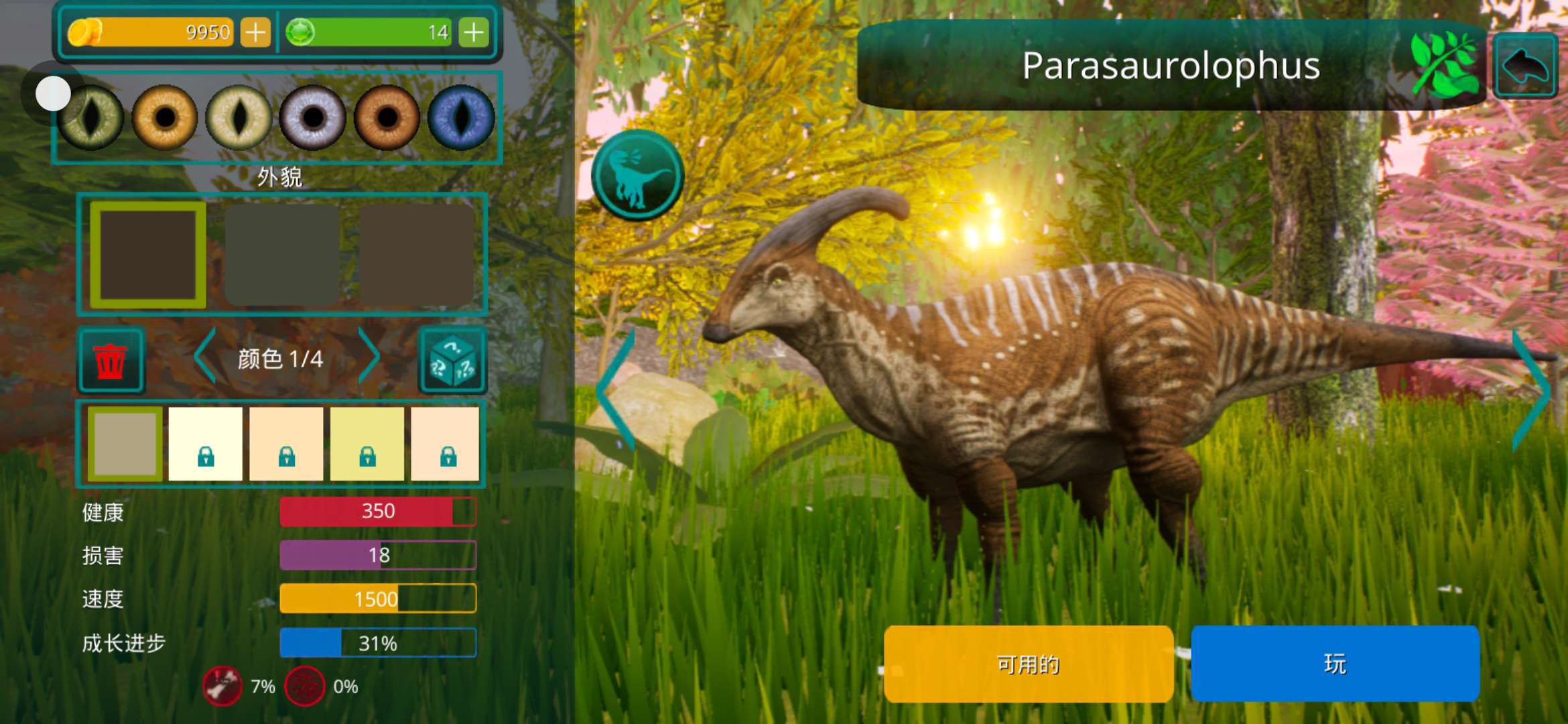Click the herbivore leaf icon
This screenshot has height=724, width=1568.
1445,66
